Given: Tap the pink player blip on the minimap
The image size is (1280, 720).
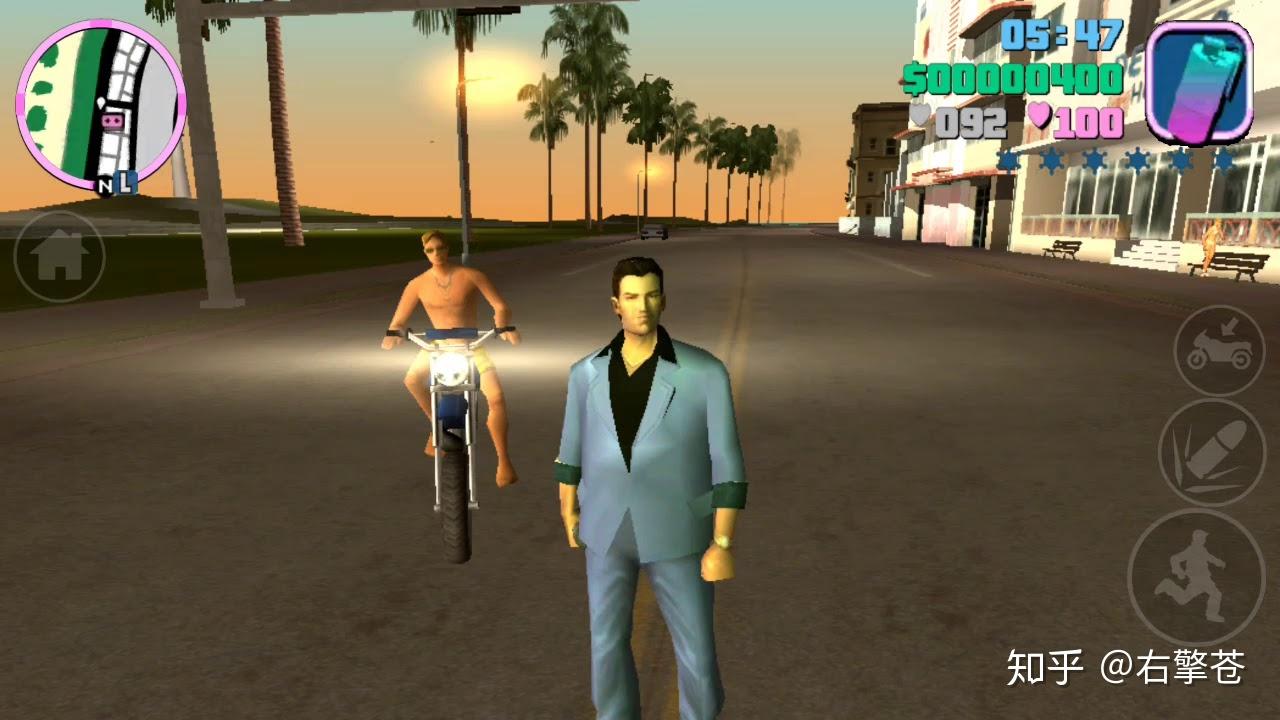Looking at the screenshot, I should [x=110, y=120].
